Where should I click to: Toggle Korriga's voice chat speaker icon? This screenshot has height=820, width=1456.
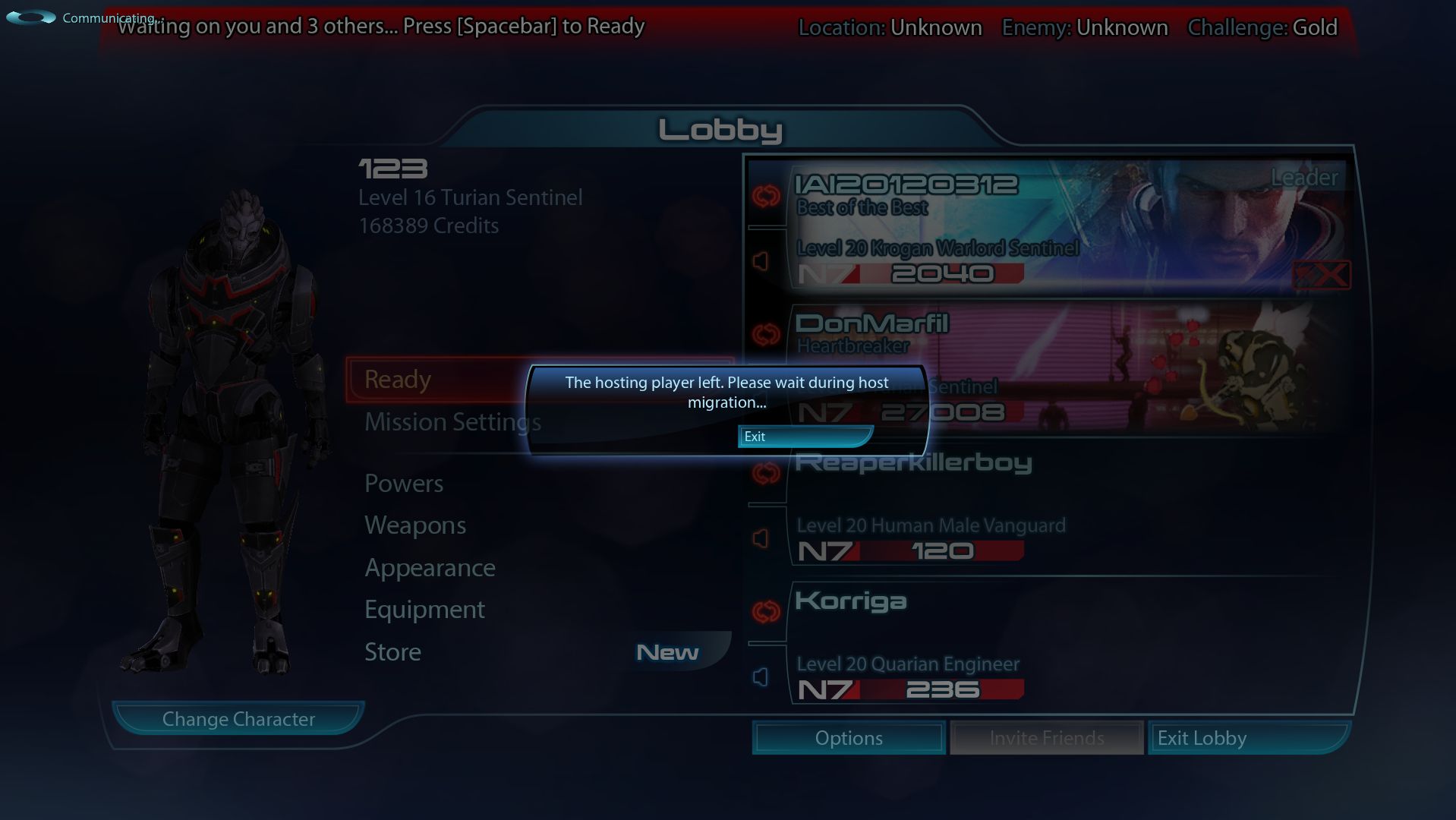pos(761,676)
